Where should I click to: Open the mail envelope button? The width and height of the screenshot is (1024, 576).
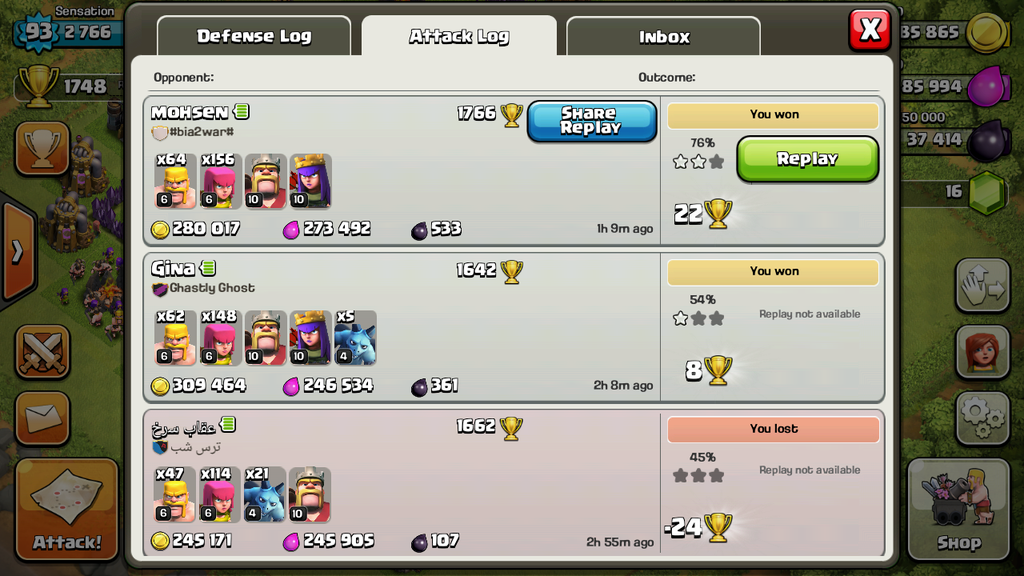pos(42,418)
